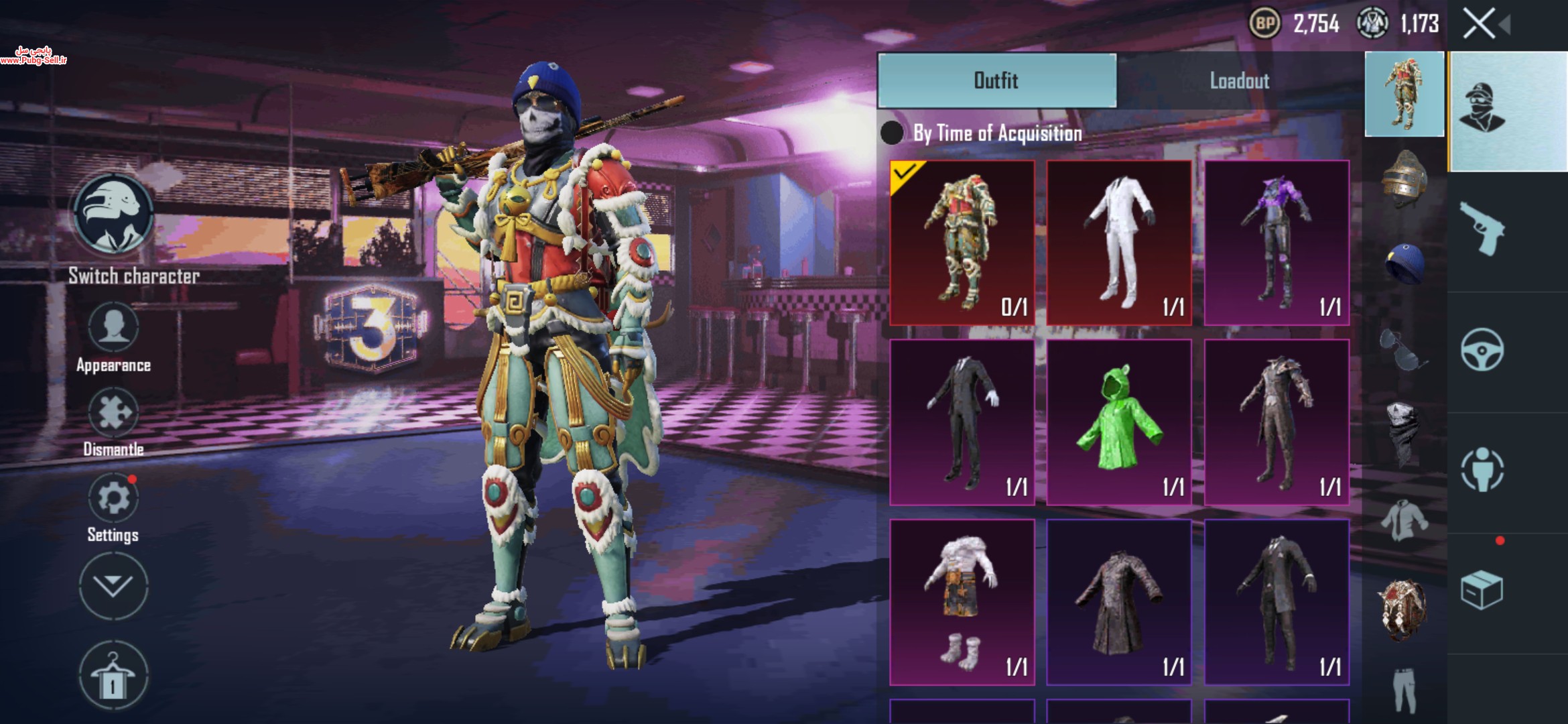Open inventory Settings gear
The image size is (1568, 724).
[113, 499]
